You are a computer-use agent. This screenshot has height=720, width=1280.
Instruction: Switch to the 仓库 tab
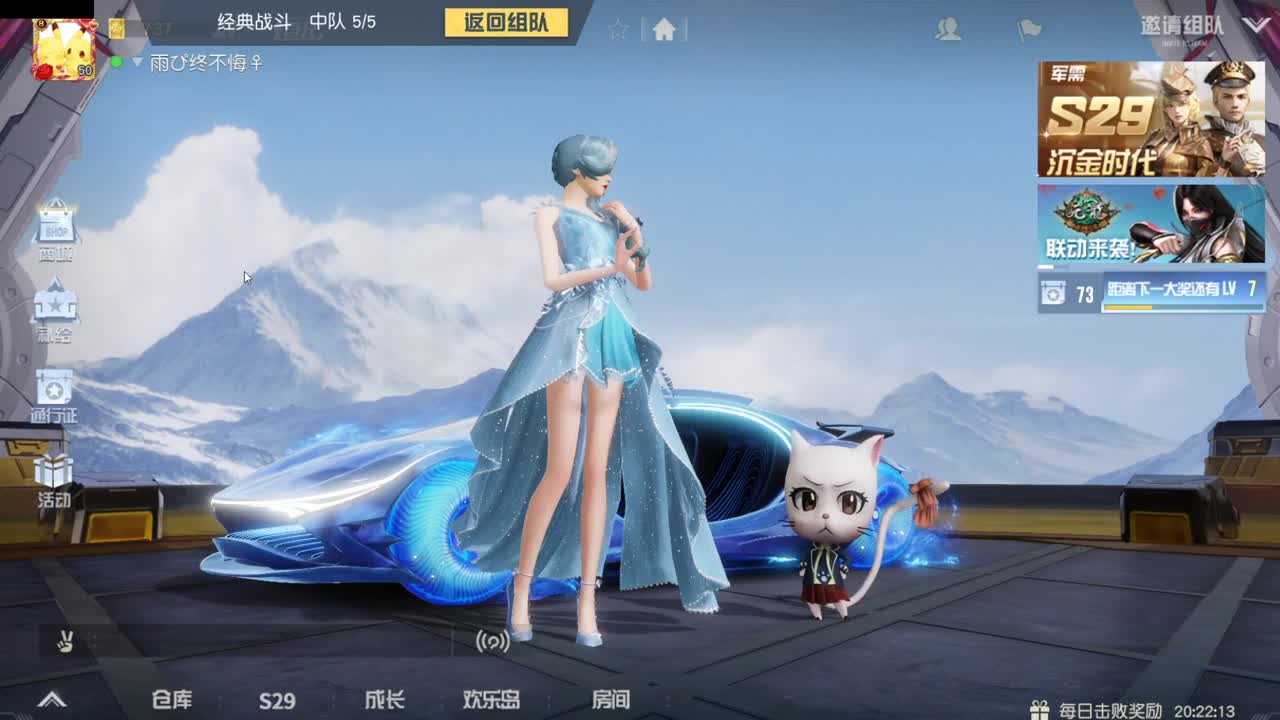point(170,701)
